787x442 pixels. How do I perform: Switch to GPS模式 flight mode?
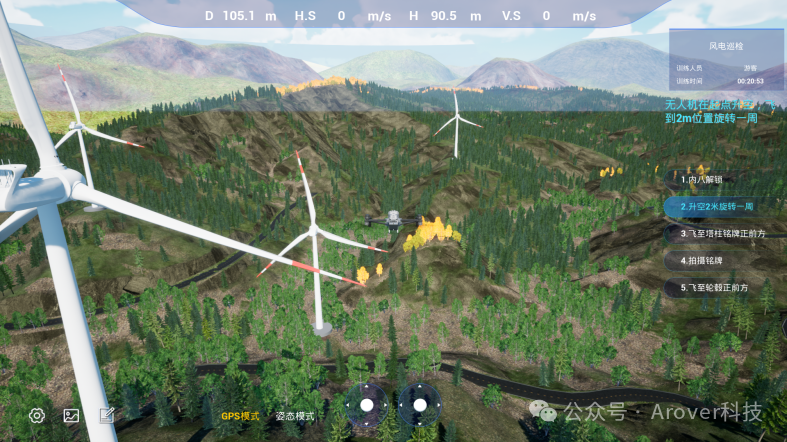[240, 416]
